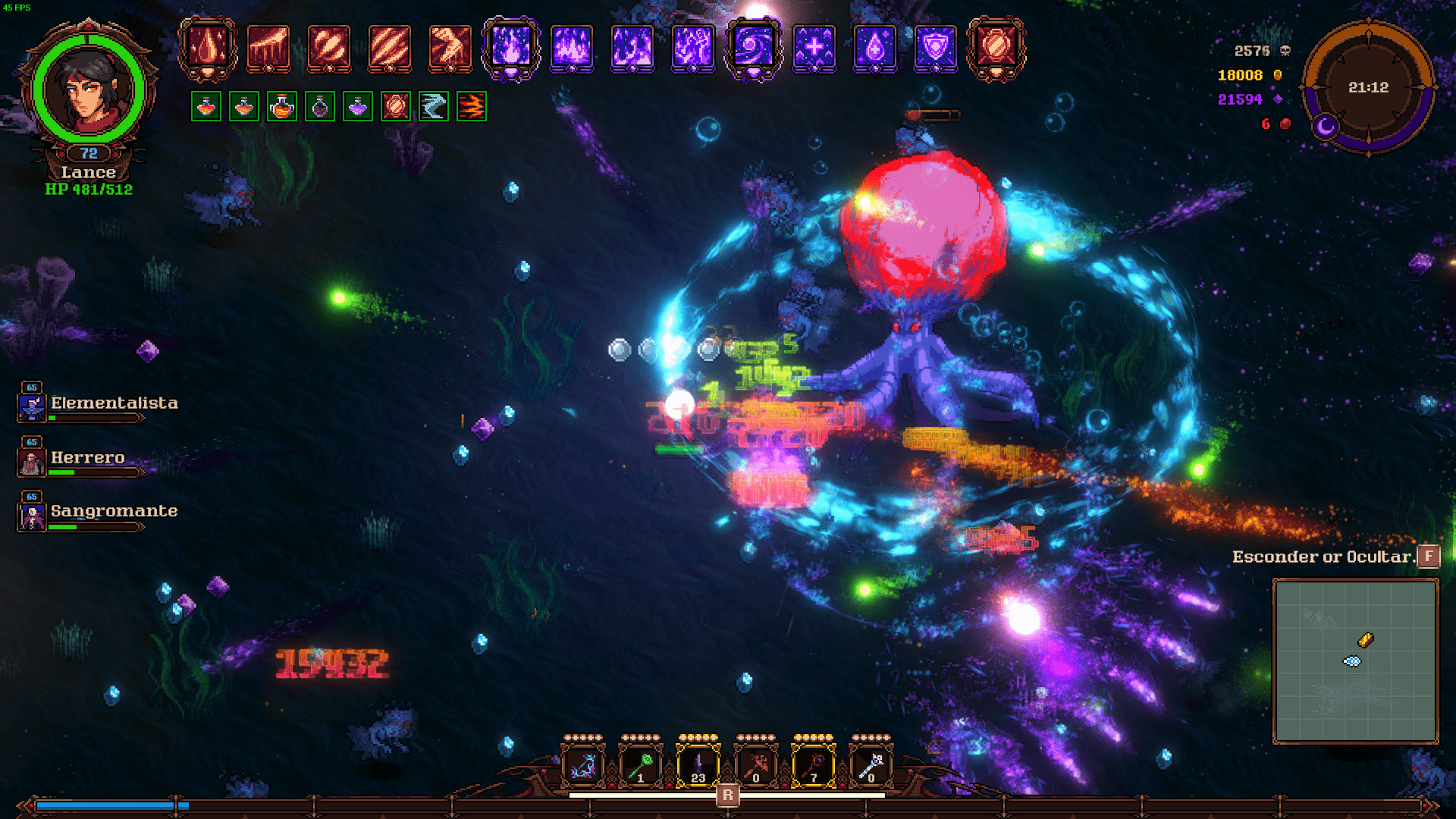Screen dimensions: 1456x819
Task: Select the red orb skill icon
Action: pyautogui.click(x=996, y=48)
